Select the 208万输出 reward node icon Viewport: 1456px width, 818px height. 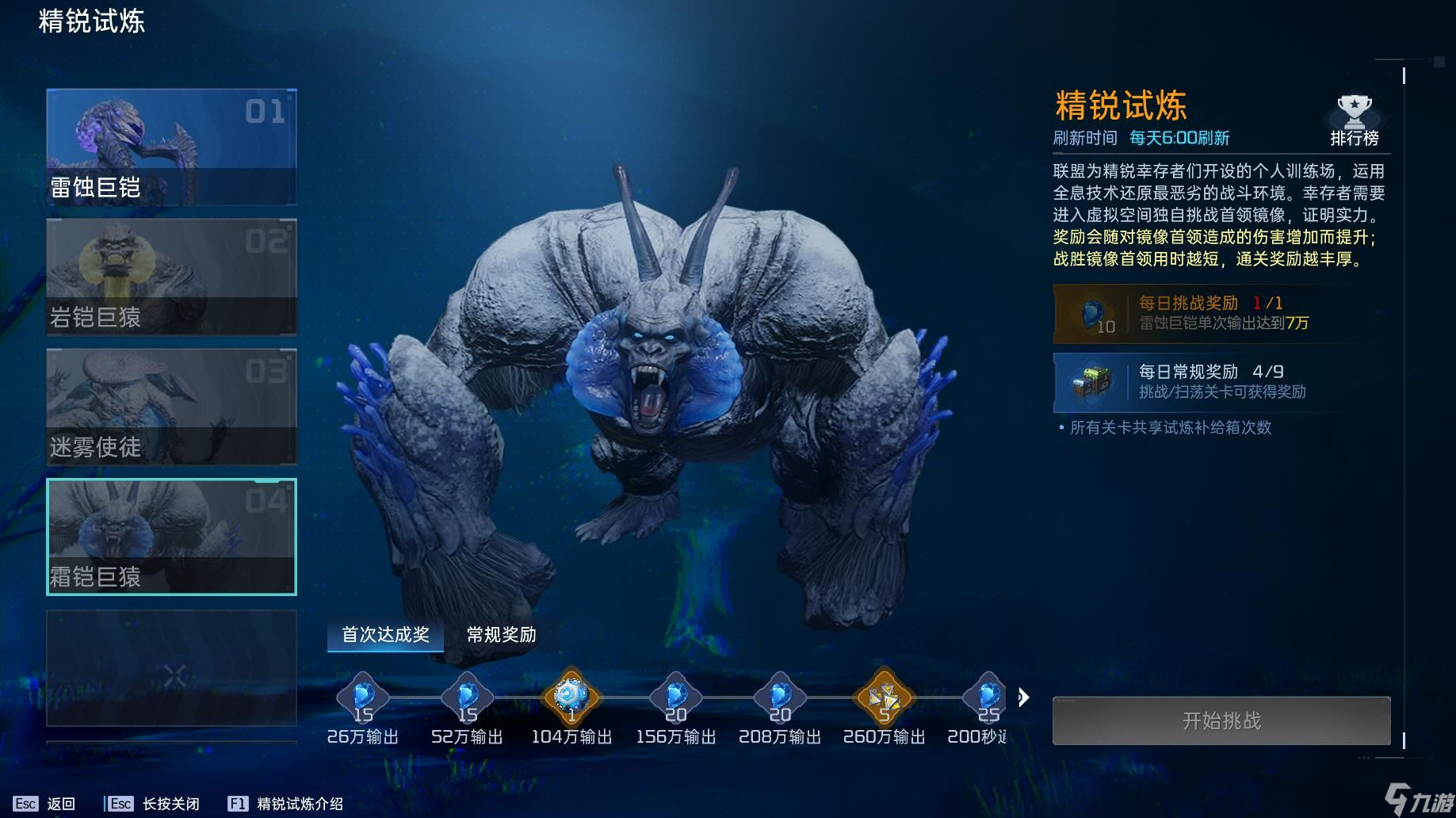pos(779,698)
